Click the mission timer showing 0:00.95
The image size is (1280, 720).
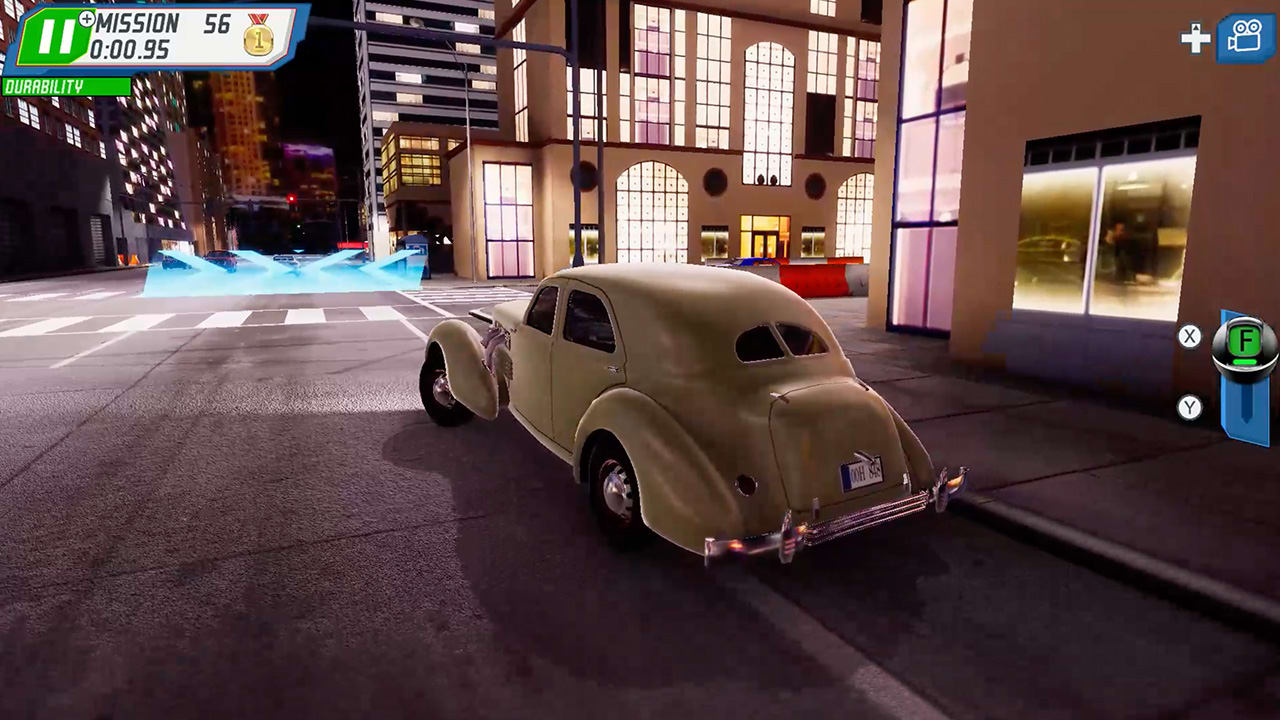click(x=129, y=47)
